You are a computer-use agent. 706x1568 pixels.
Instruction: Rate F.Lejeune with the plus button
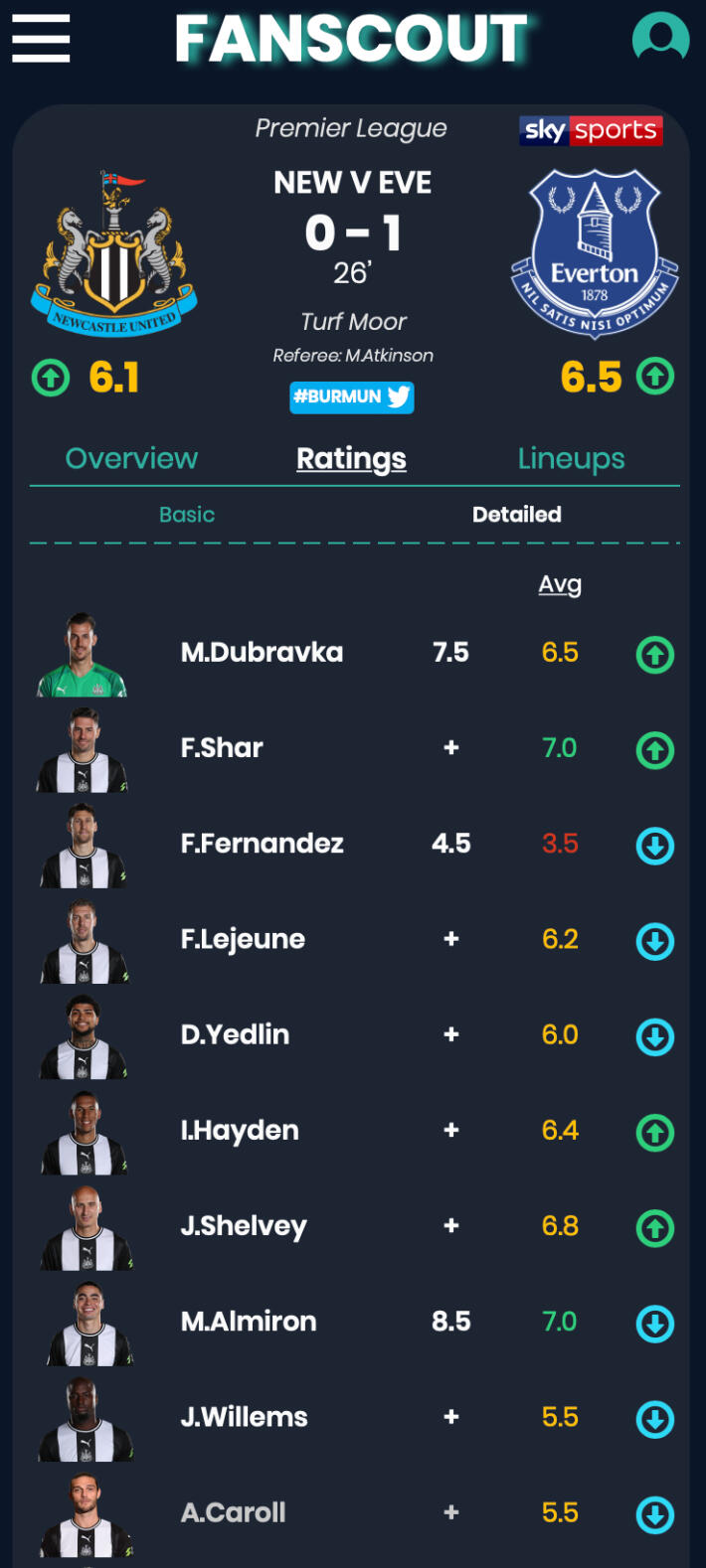tap(451, 939)
